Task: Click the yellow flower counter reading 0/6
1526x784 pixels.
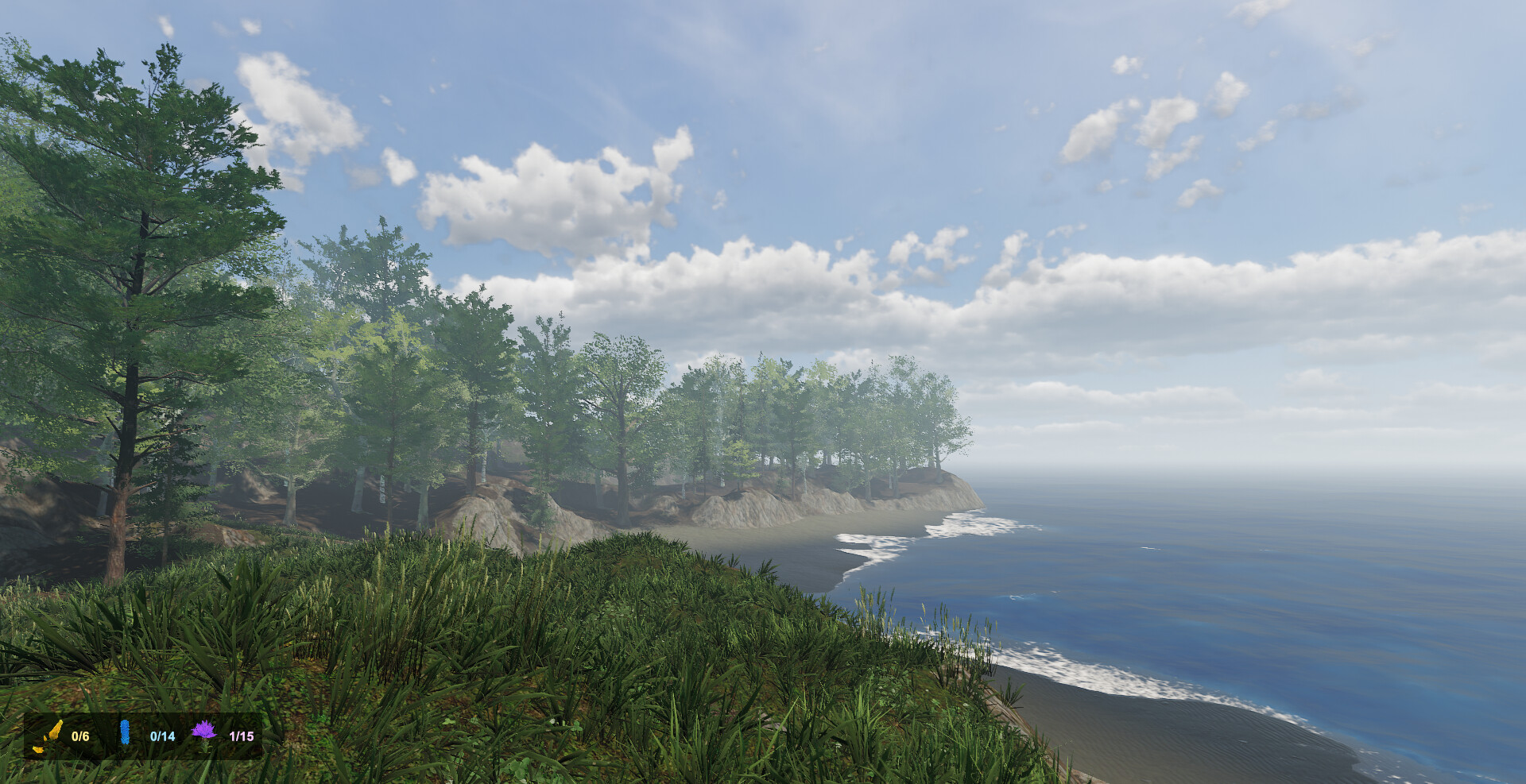Action: 79,736
